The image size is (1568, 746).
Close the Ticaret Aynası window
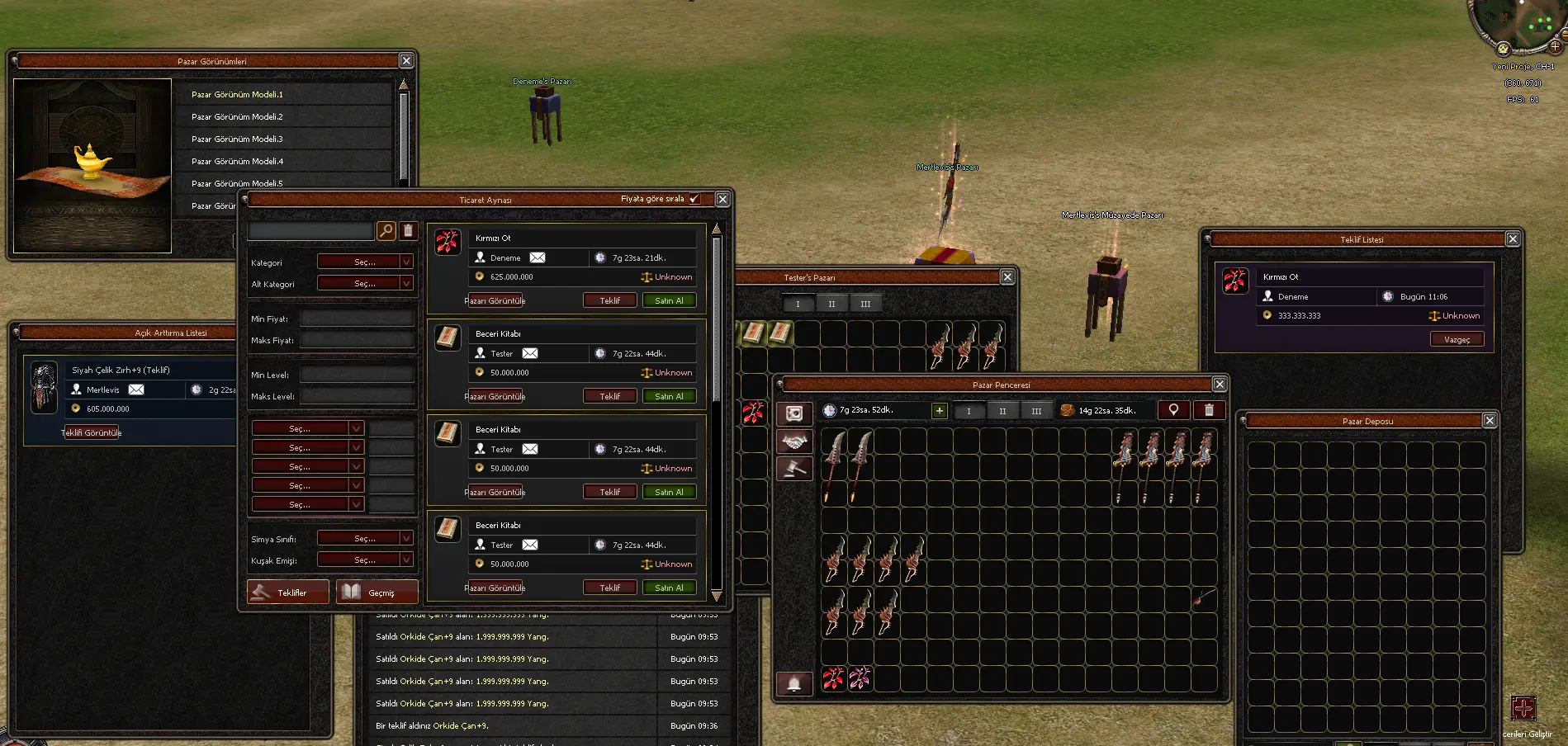722,200
